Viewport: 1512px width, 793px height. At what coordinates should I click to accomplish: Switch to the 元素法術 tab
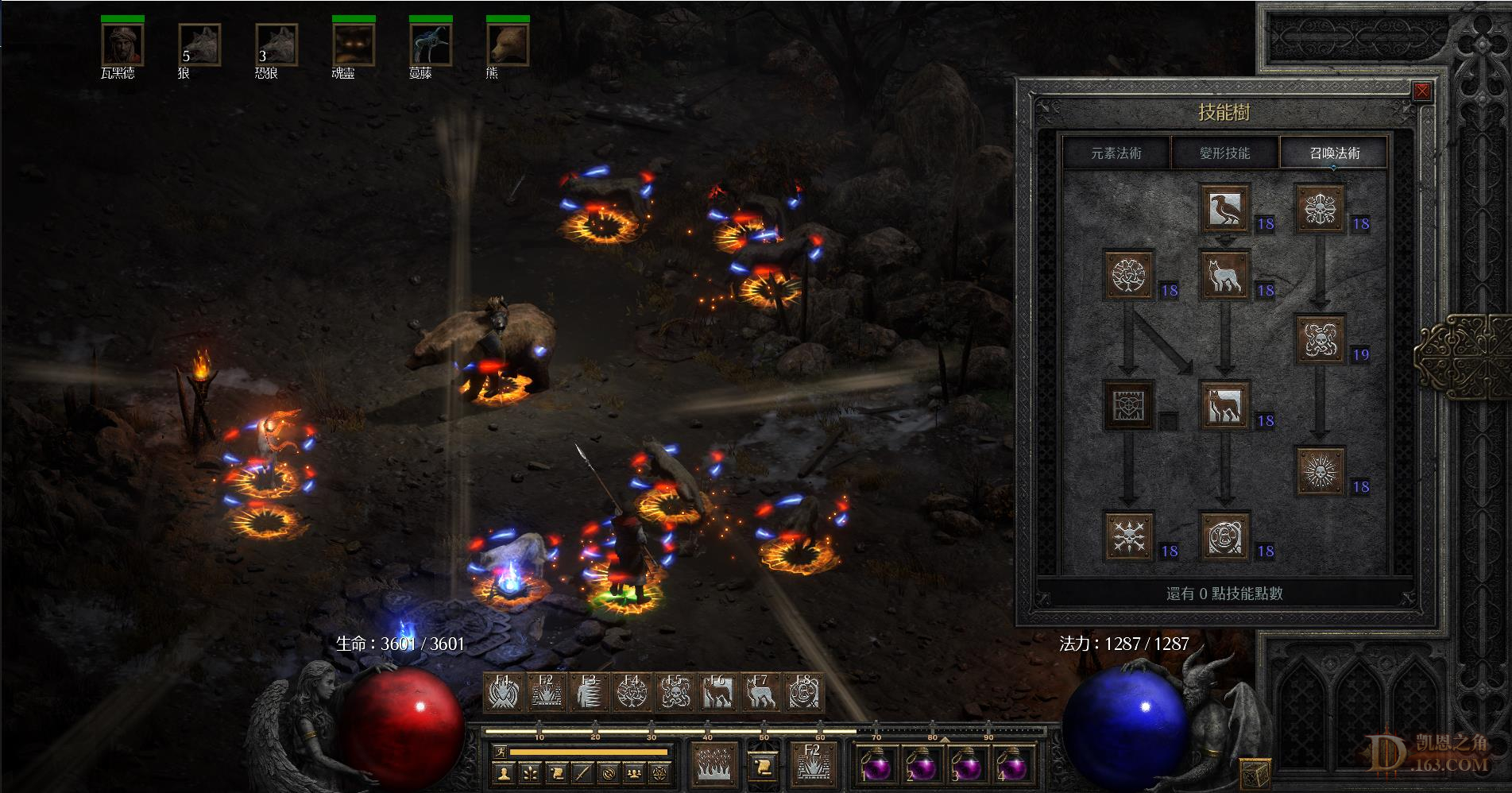[1116, 153]
